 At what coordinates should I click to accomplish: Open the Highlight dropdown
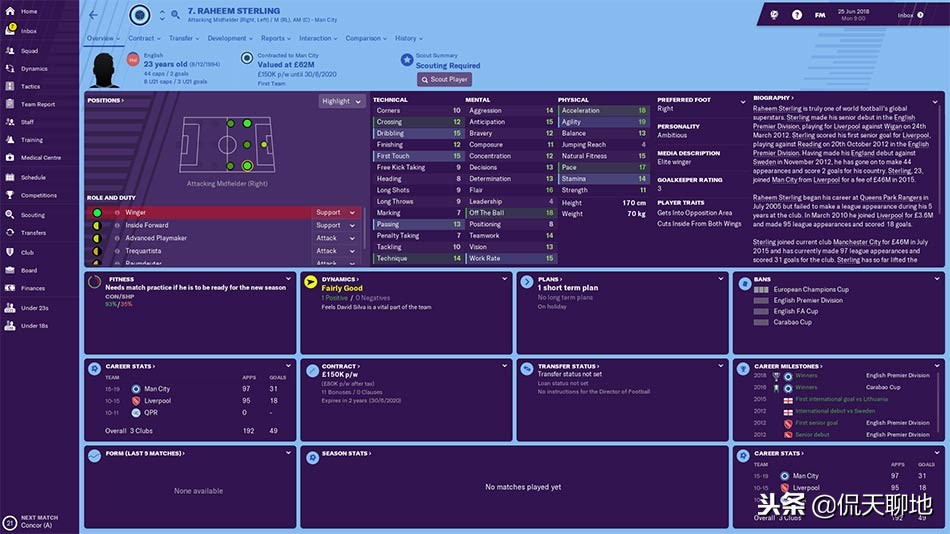(x=341, y=101)
